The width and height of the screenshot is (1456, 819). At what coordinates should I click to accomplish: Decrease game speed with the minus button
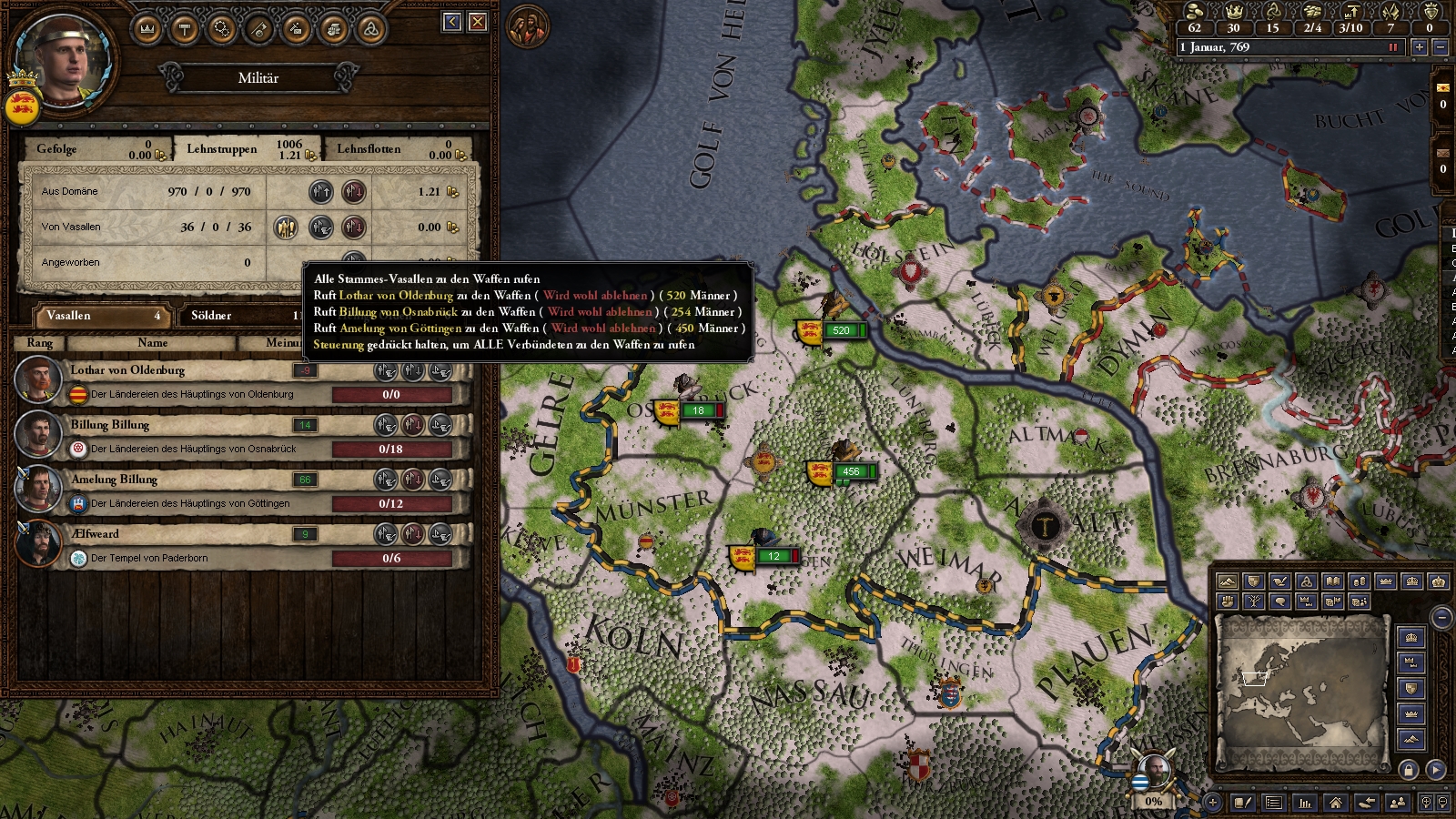click(1440, 47)
